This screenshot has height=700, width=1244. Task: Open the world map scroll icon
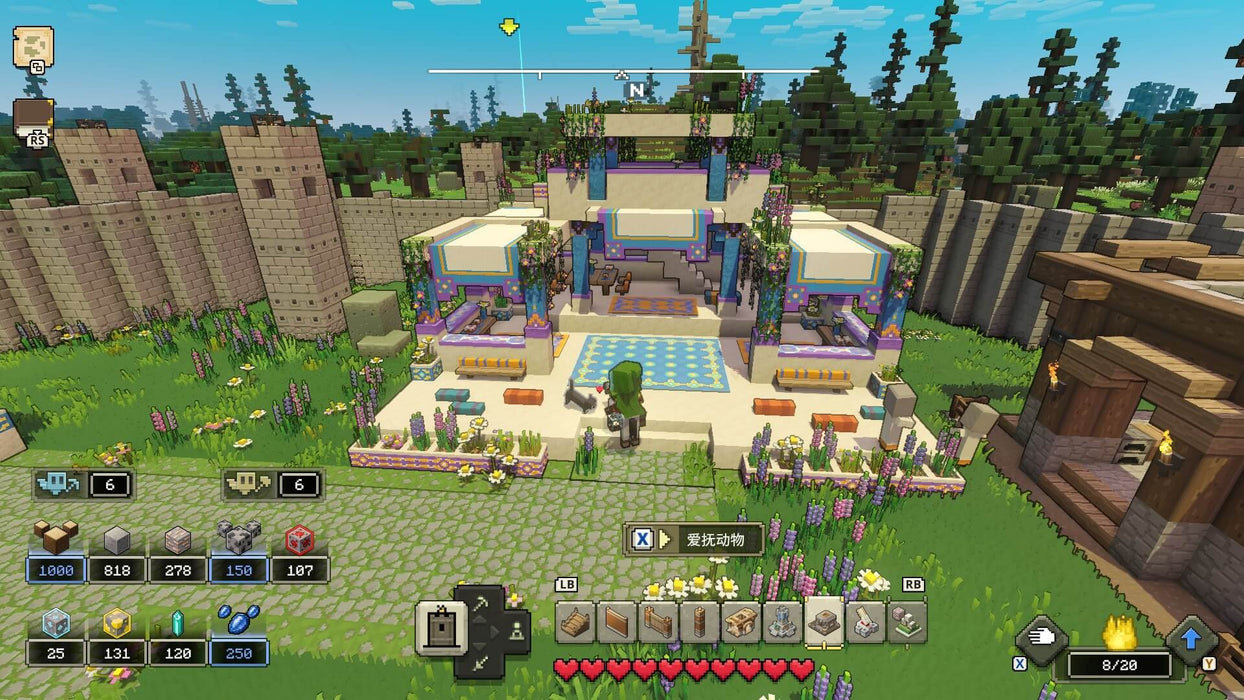32,47
